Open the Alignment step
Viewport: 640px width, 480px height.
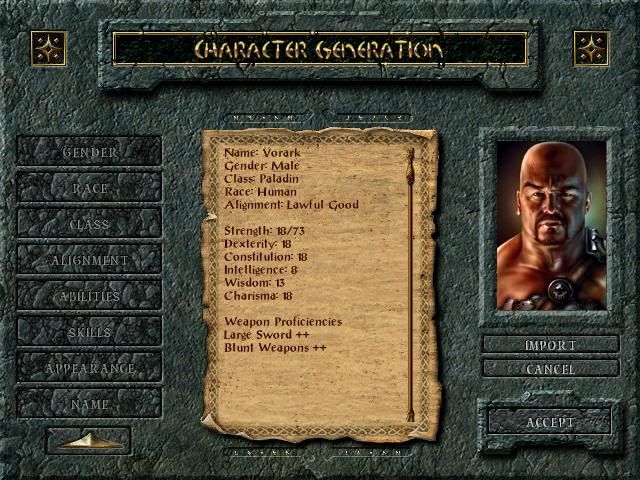coord(90,260)
